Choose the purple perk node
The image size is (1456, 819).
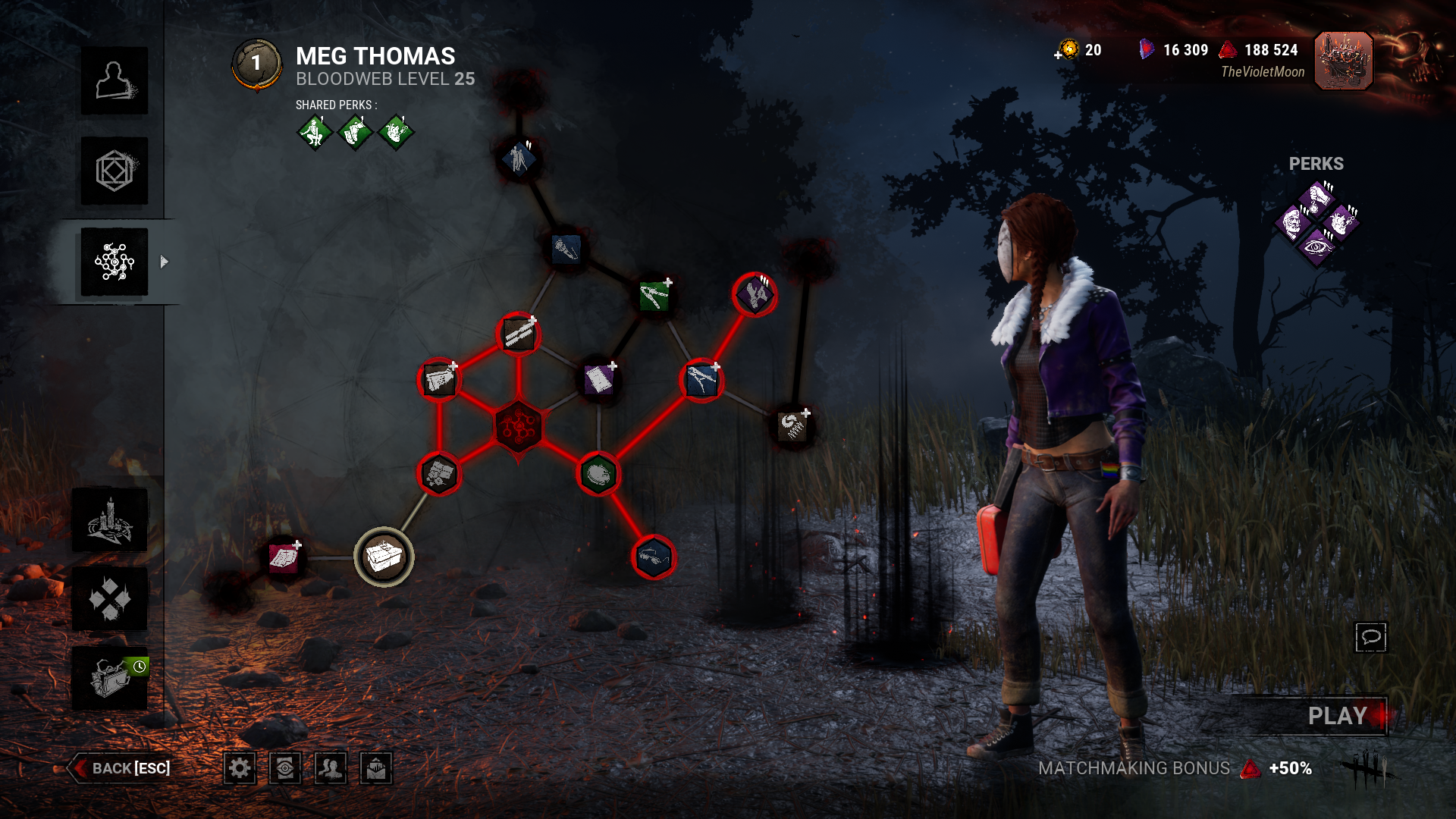point(755,294)
